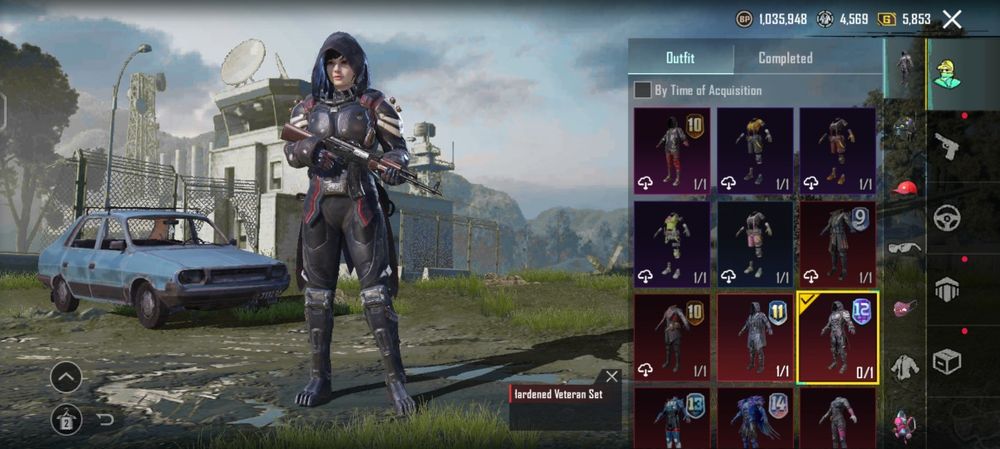1000x449 pixels.
Task: Select the level 14 winged outfit
Action: 754,417
